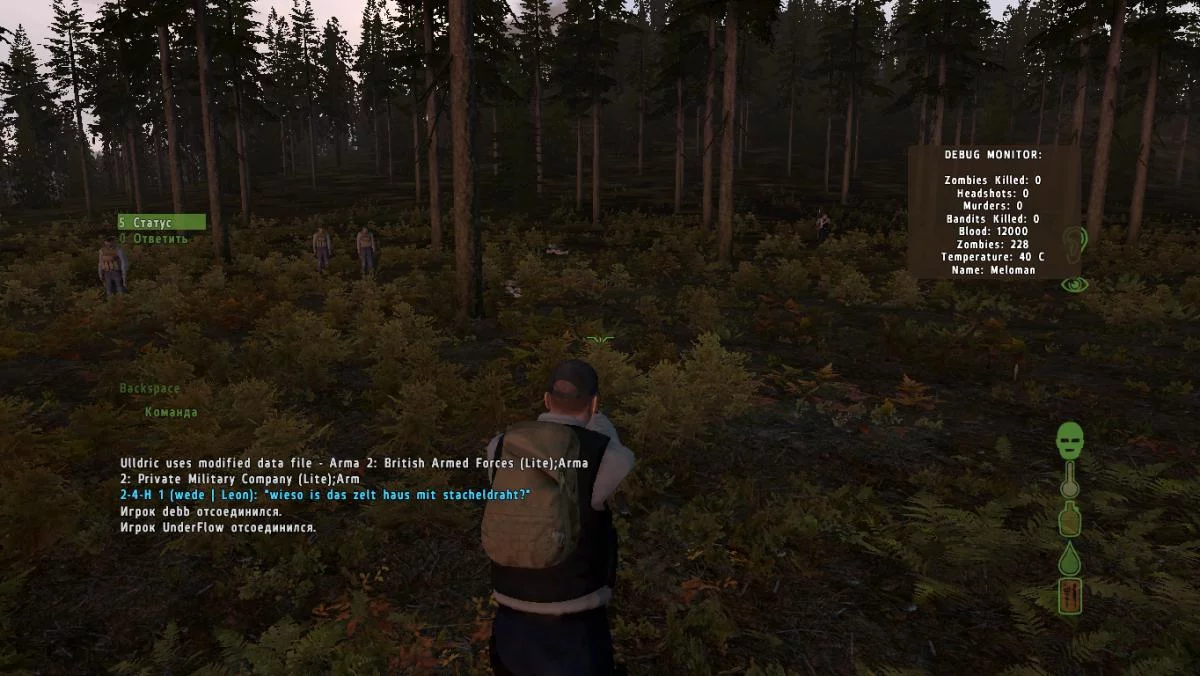Choose the Ответить command menu entry
The height and width of the screenshot is (676, 1200).
153,239
